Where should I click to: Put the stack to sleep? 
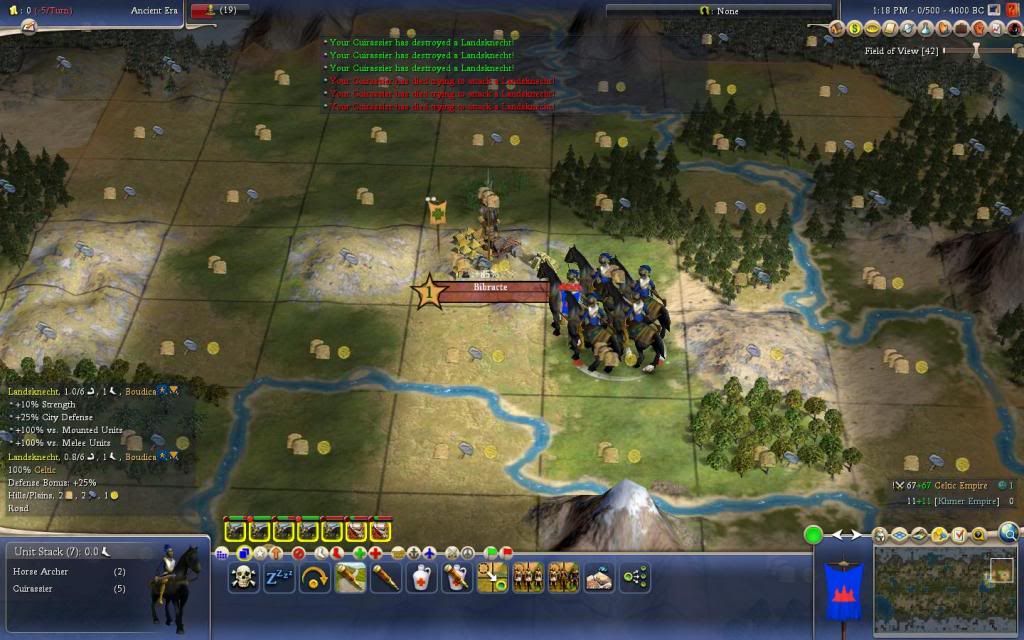coord(279,577)
